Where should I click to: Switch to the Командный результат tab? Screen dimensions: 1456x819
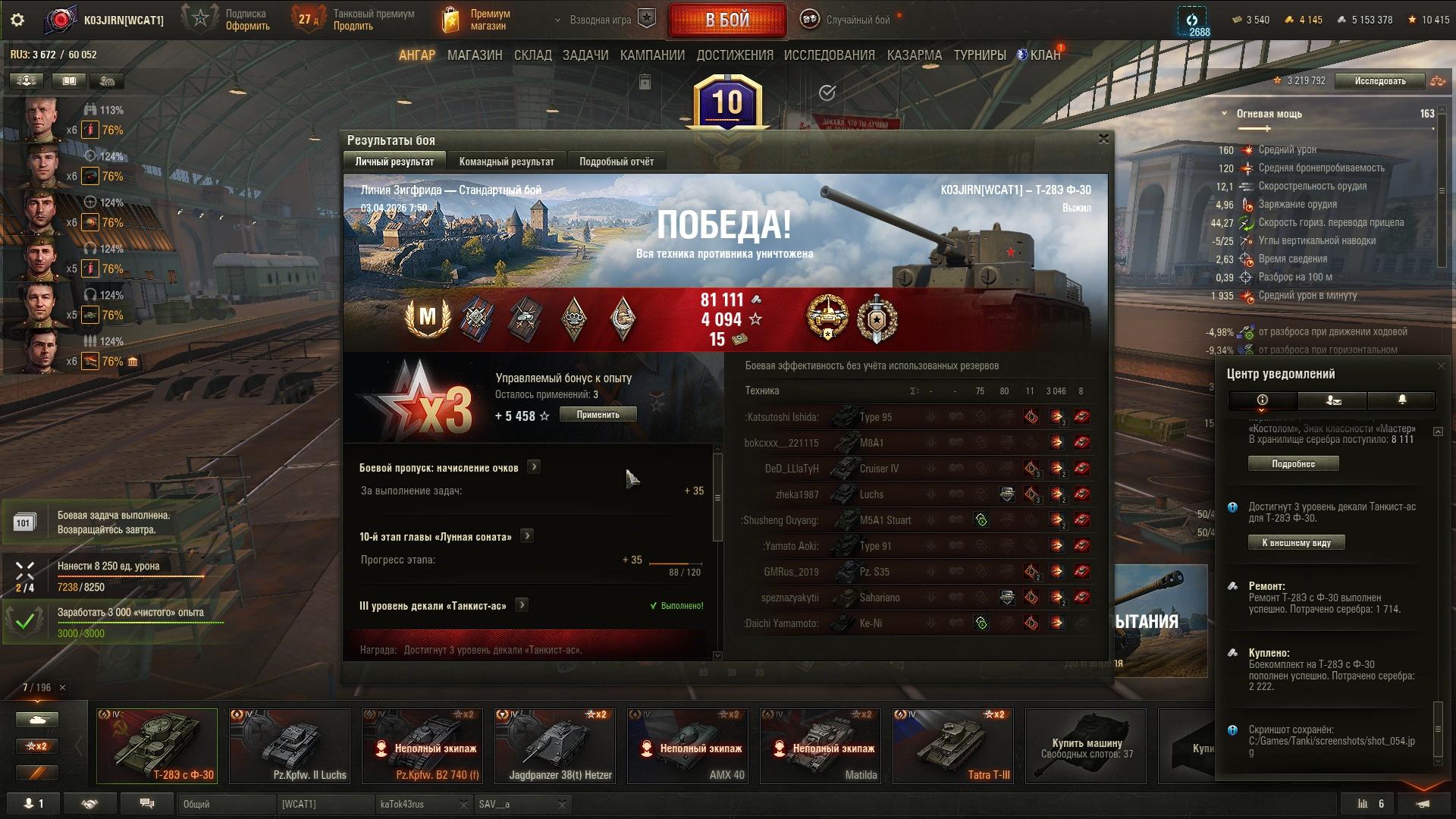coord(507,162)
